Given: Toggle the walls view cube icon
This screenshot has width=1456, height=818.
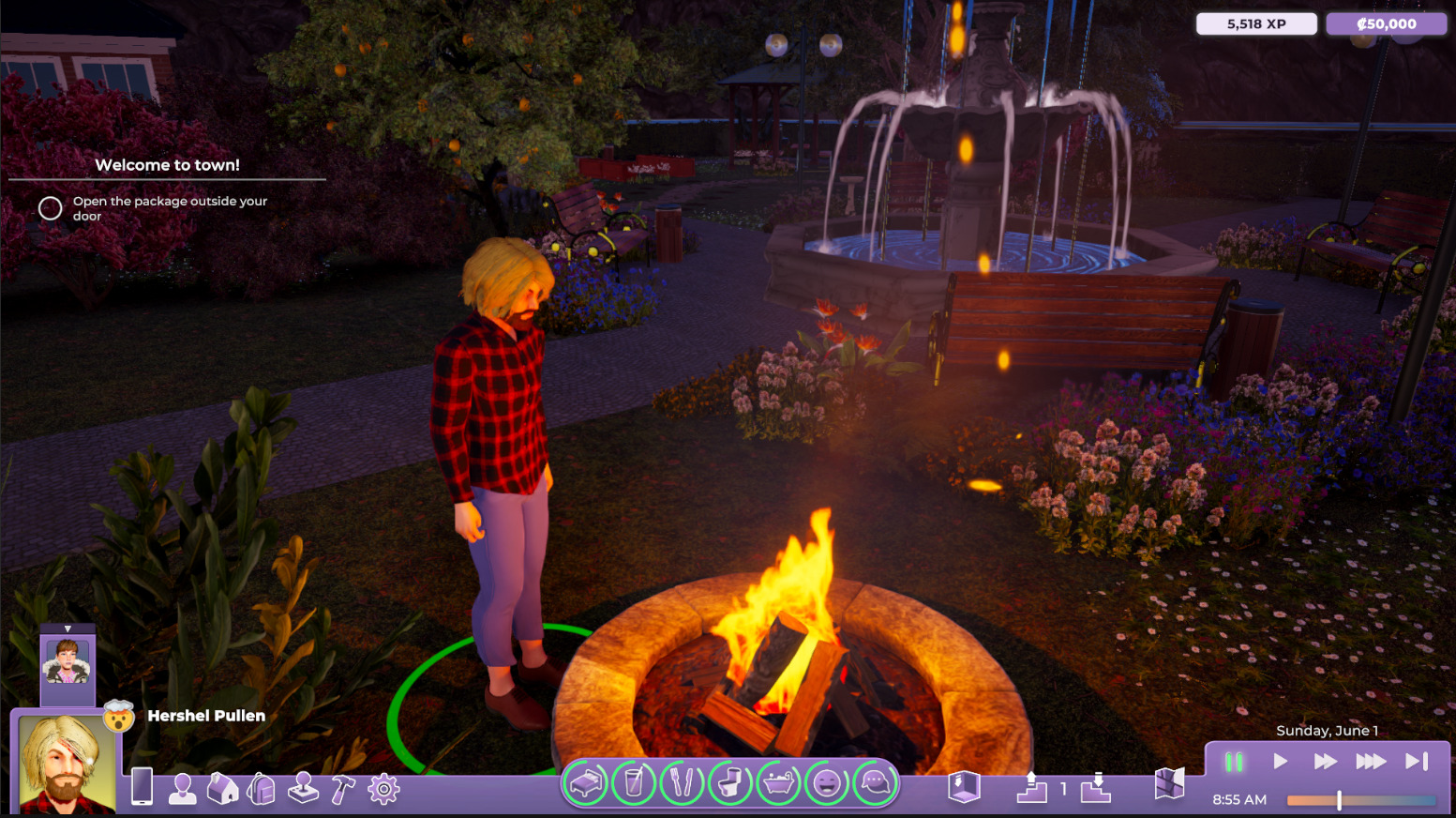Looking at the screenshot, I should 964,786.
